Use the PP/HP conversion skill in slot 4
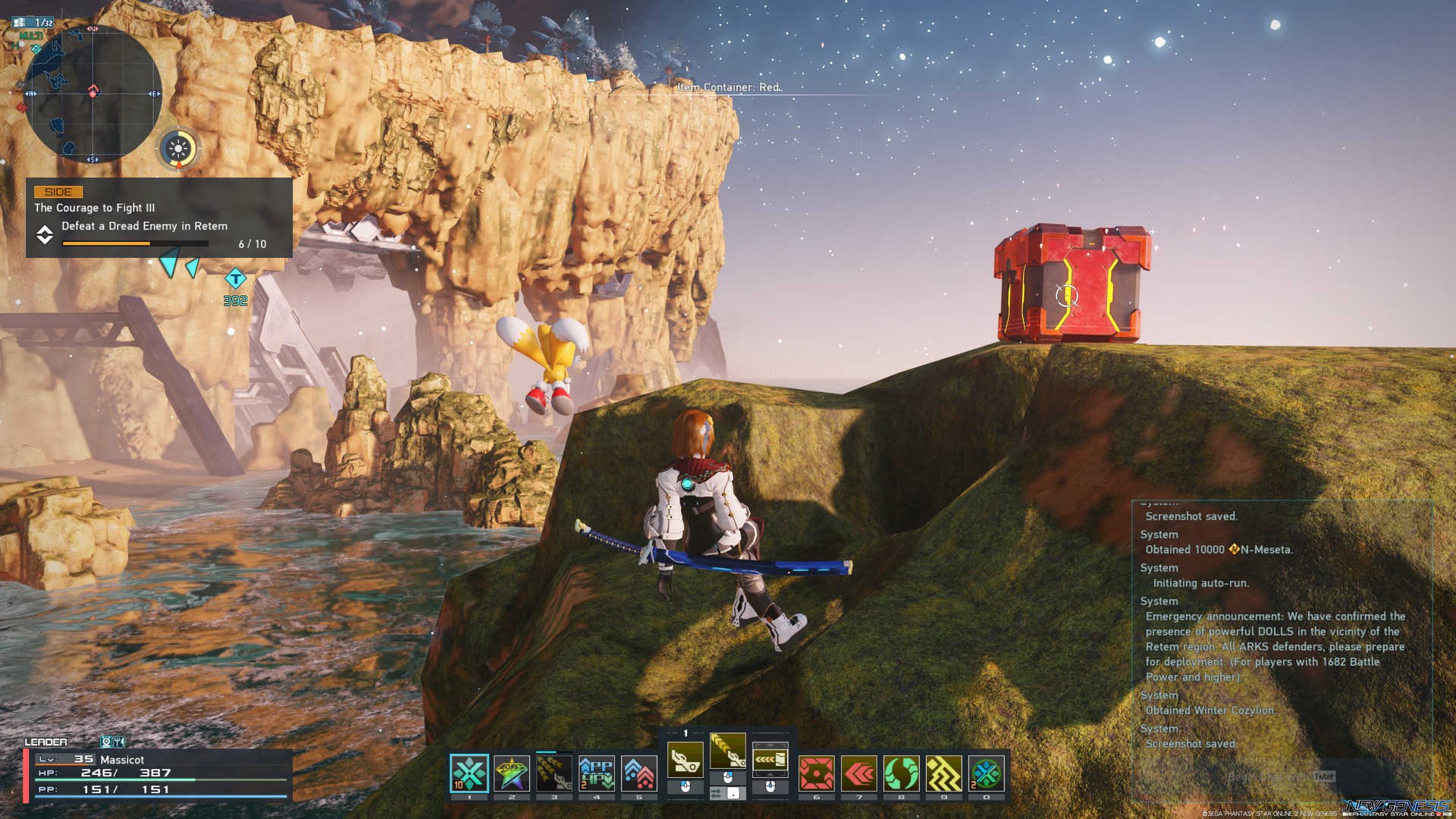 (x=597, y=773)
